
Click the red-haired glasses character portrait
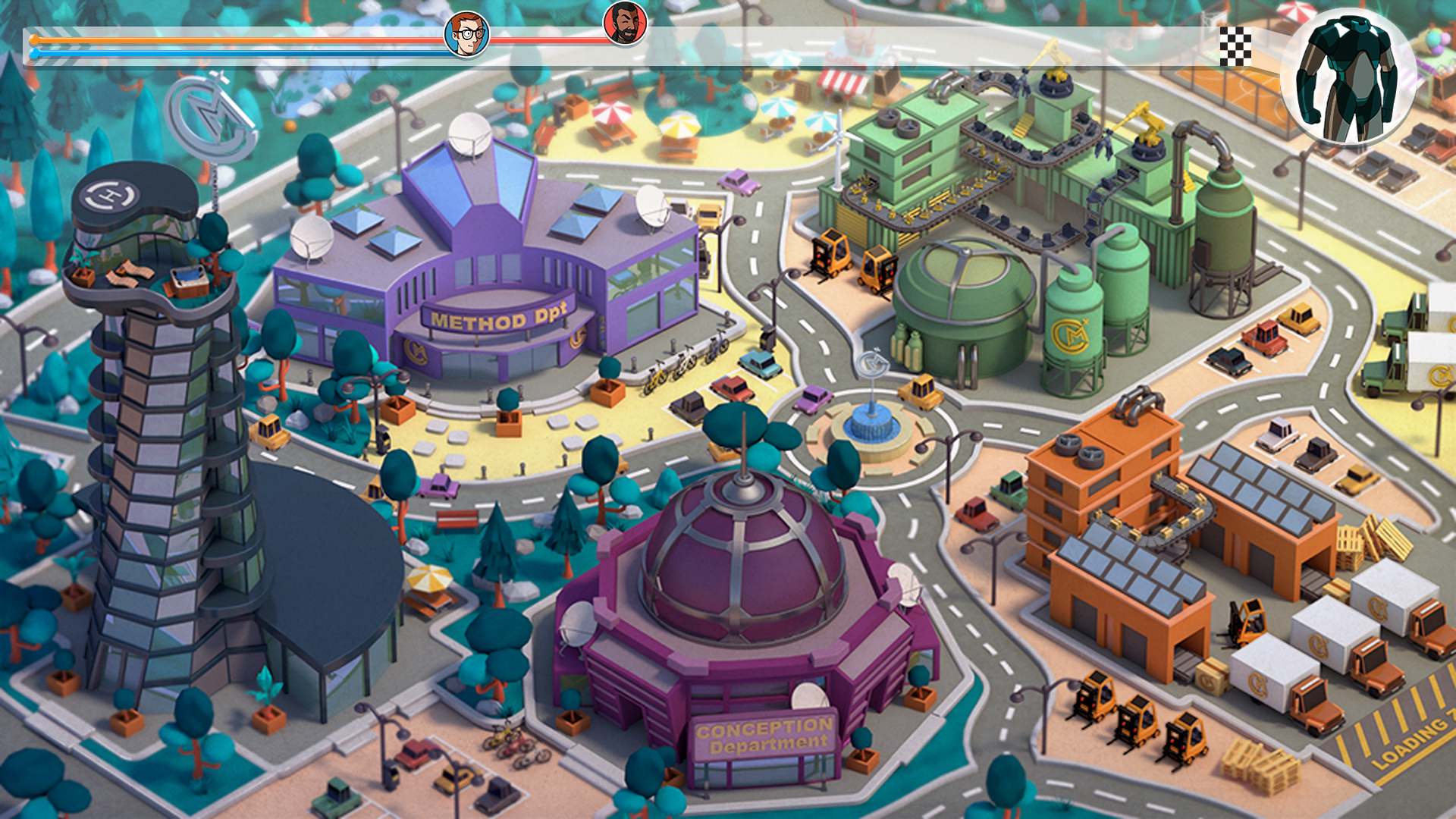(466, 34)
